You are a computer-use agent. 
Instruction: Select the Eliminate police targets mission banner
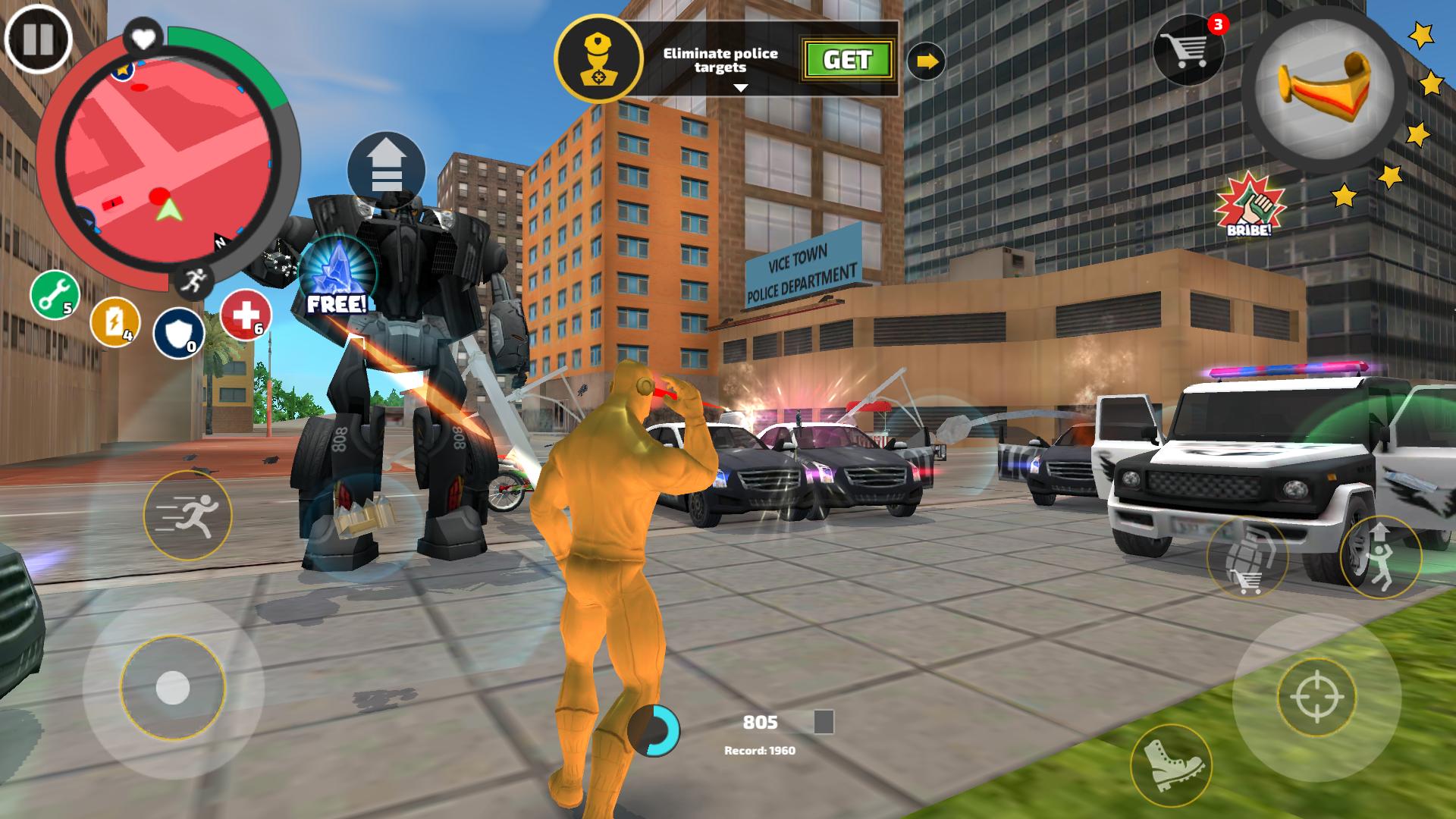pos(720,59)
